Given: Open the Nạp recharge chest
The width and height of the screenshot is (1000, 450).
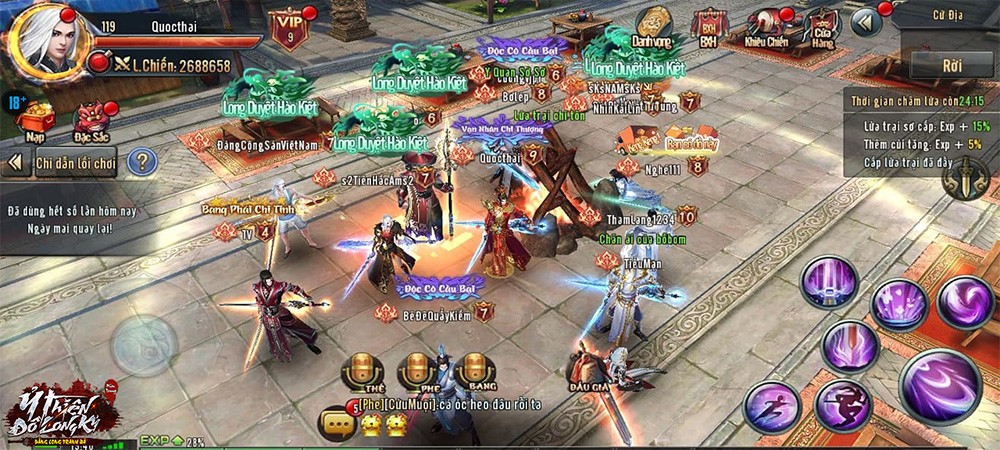Looking at the screenshot, I should (x=35, y=118).
